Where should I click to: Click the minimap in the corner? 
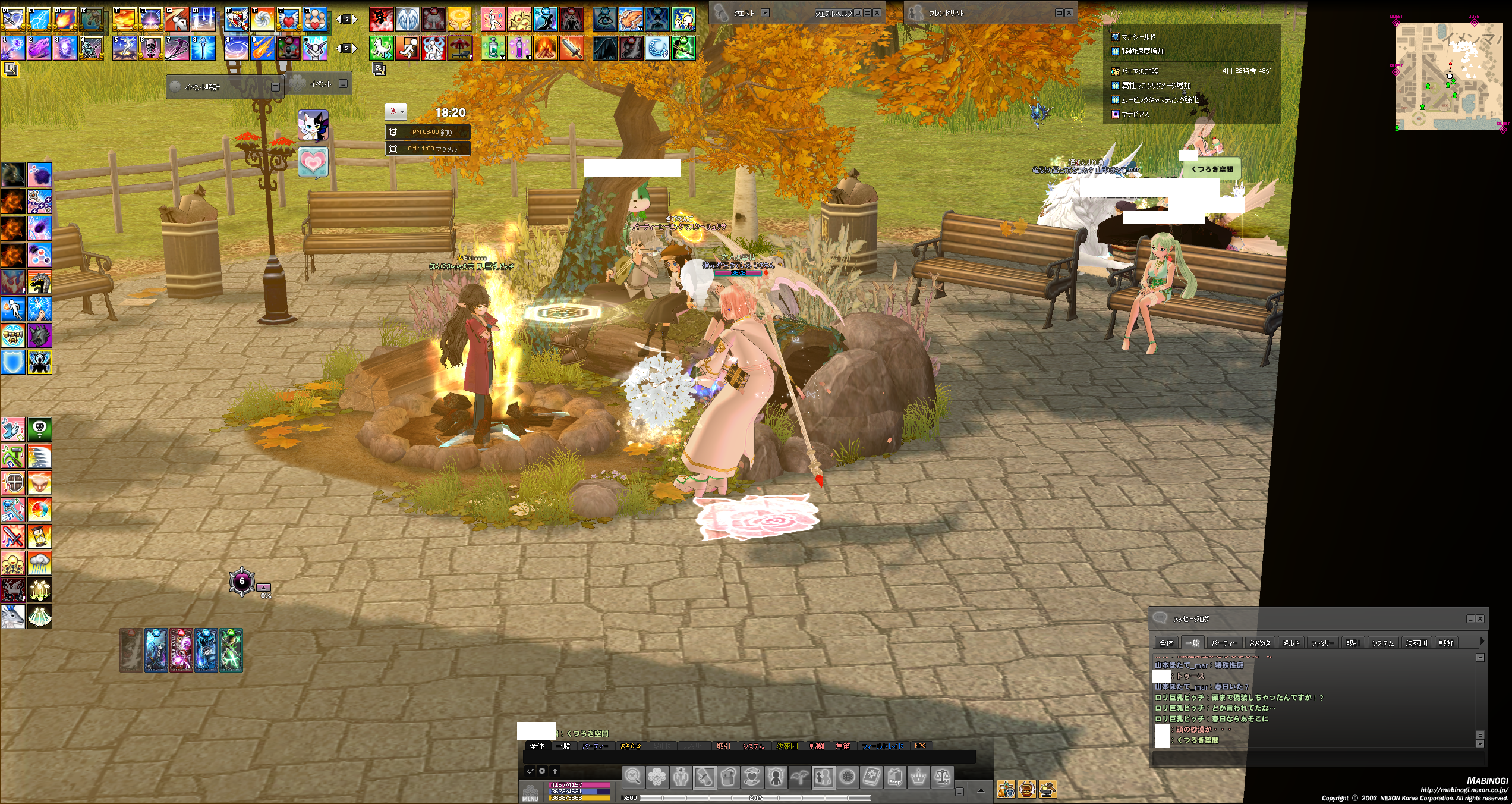tap(1448, 76)
